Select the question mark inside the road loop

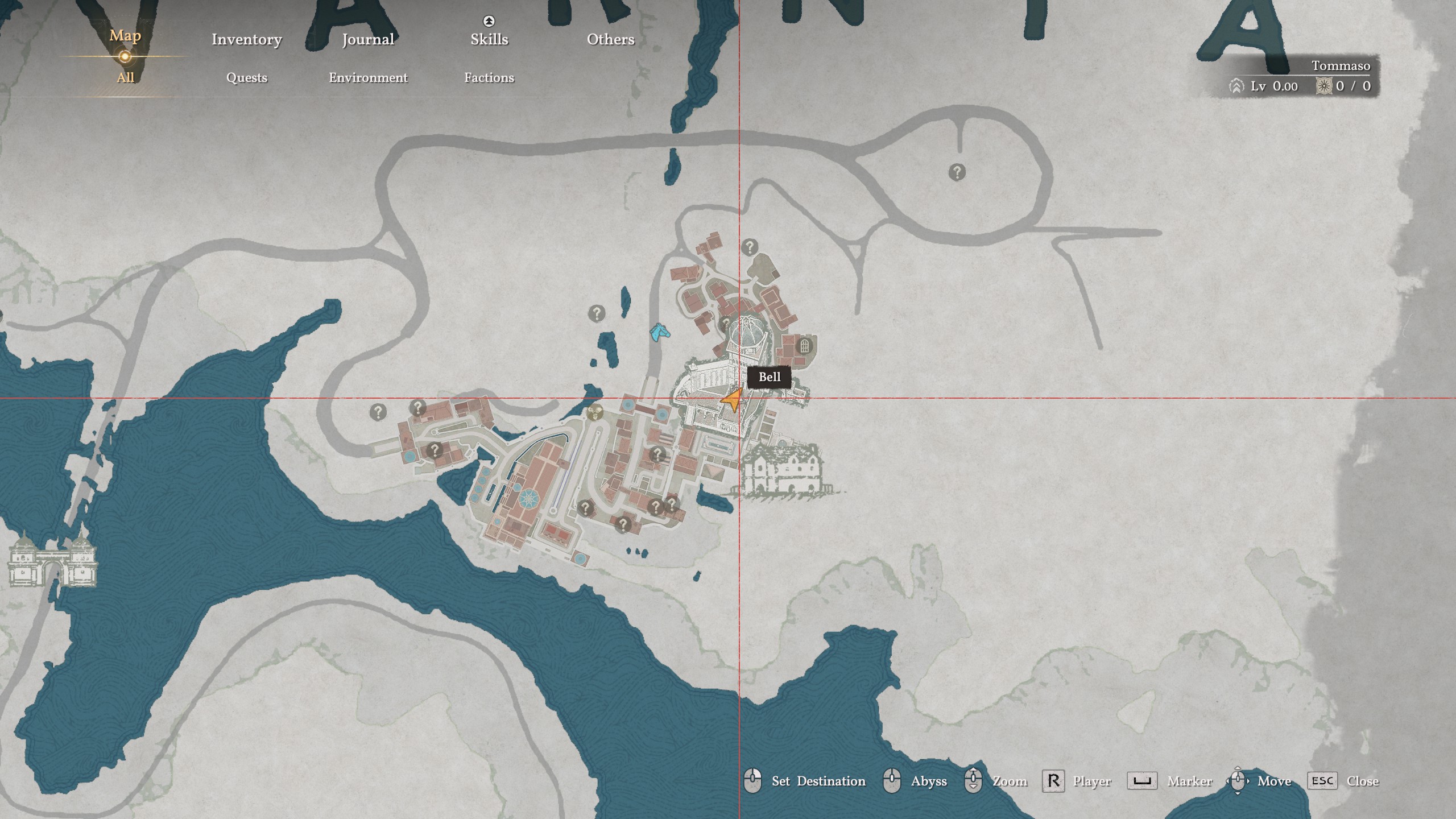tap(957, 172)
